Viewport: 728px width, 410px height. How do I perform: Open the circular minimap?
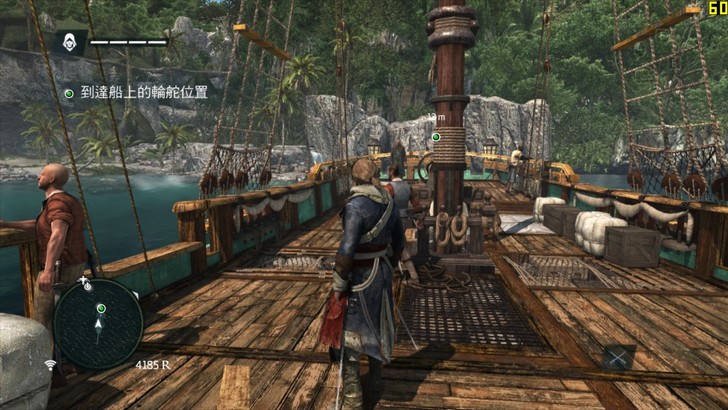click(x=98, y=323)
